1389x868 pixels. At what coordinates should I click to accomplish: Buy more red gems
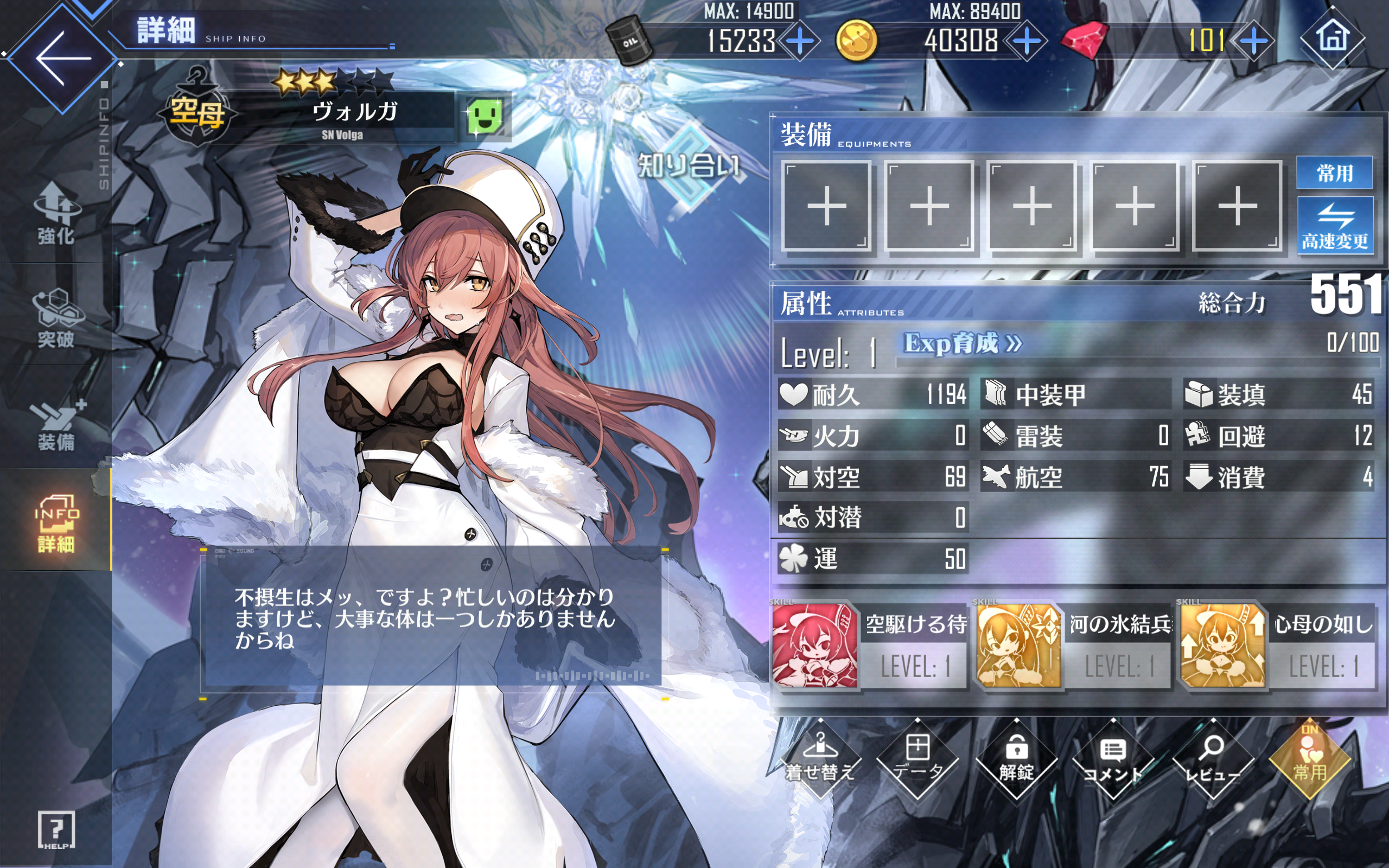(x=1253, y=41)
